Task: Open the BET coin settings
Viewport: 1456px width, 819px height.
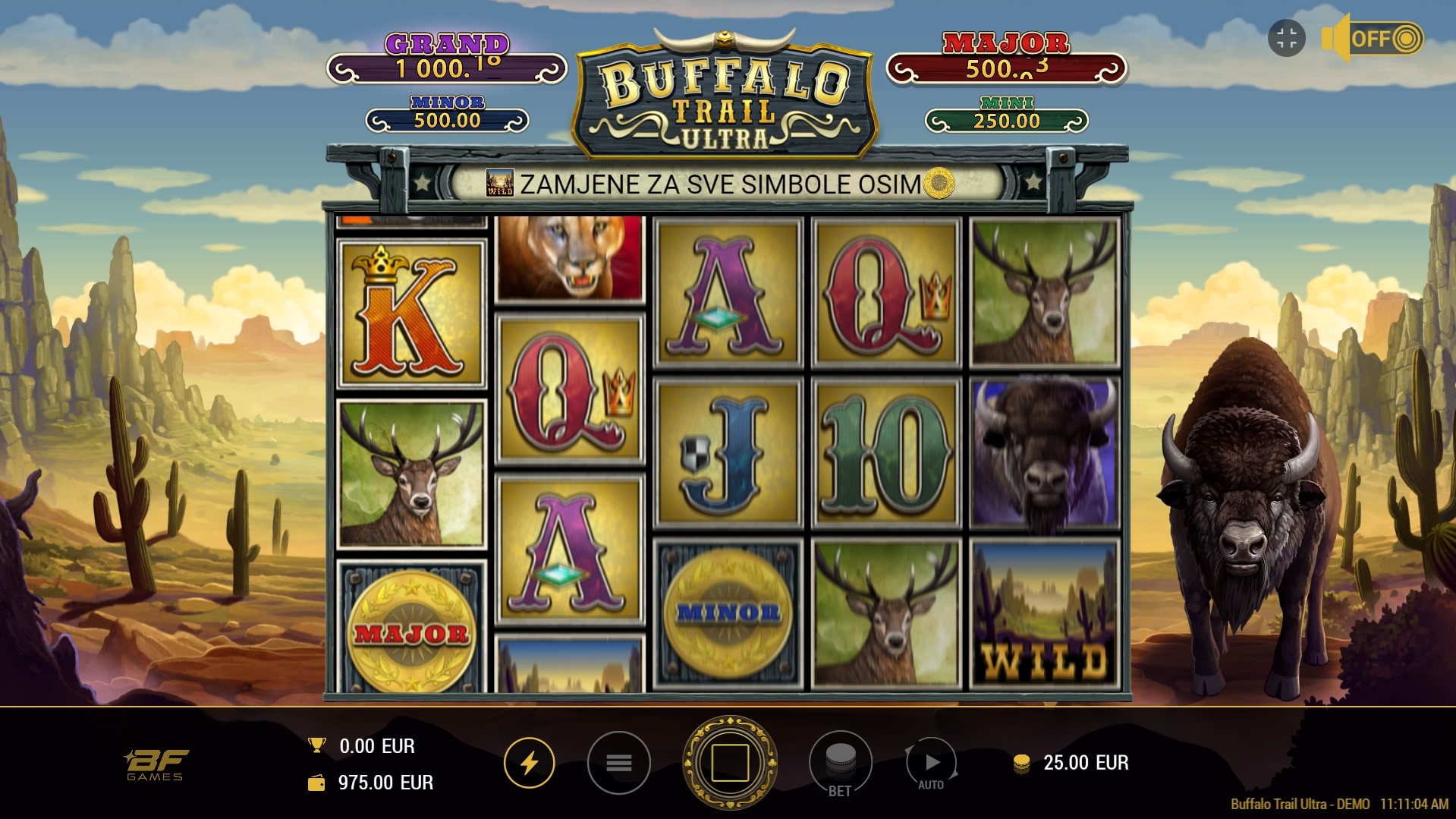Action: click(840, 762)
